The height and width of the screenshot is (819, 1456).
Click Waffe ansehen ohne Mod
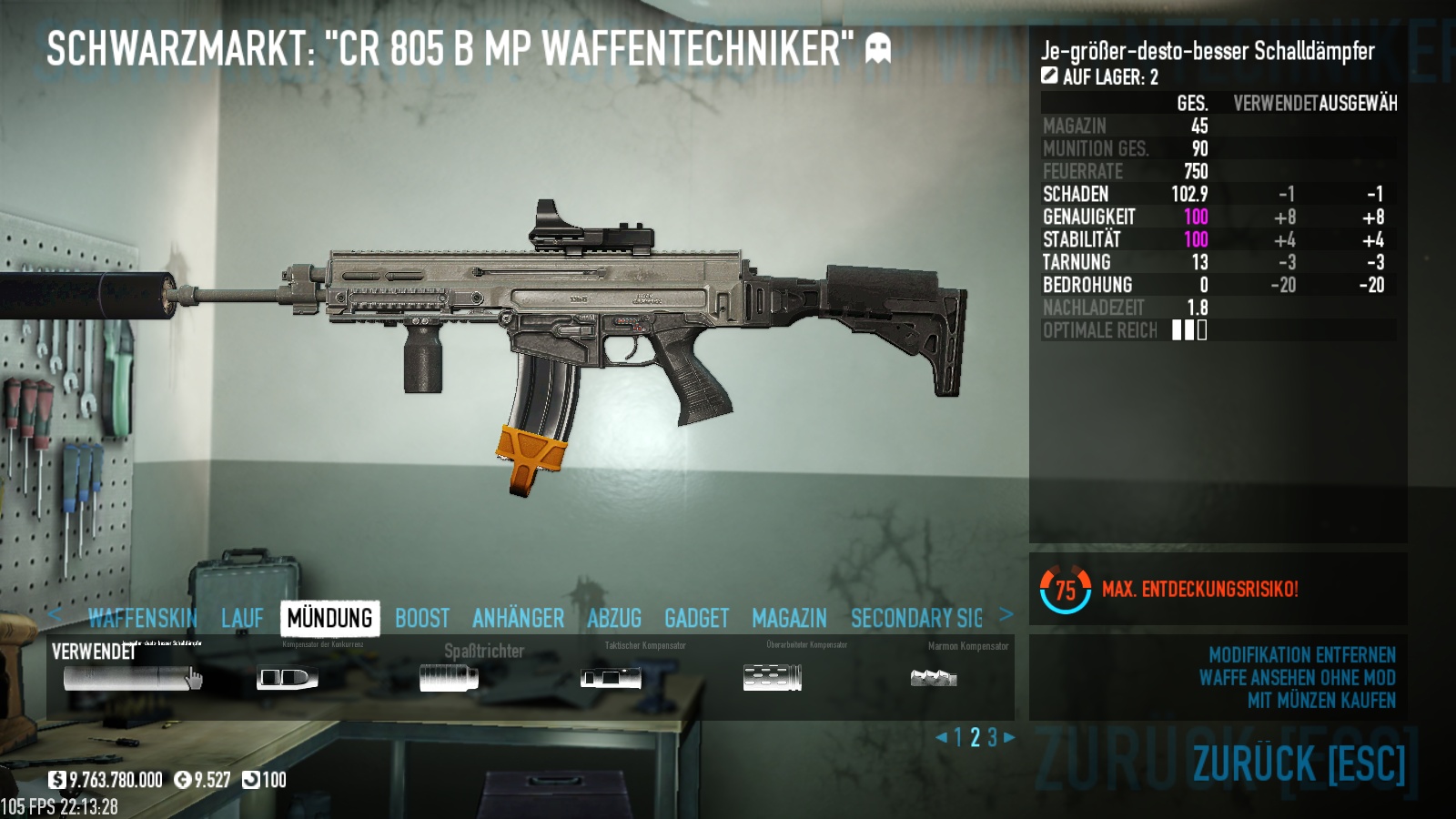(x=1297, y=678)
